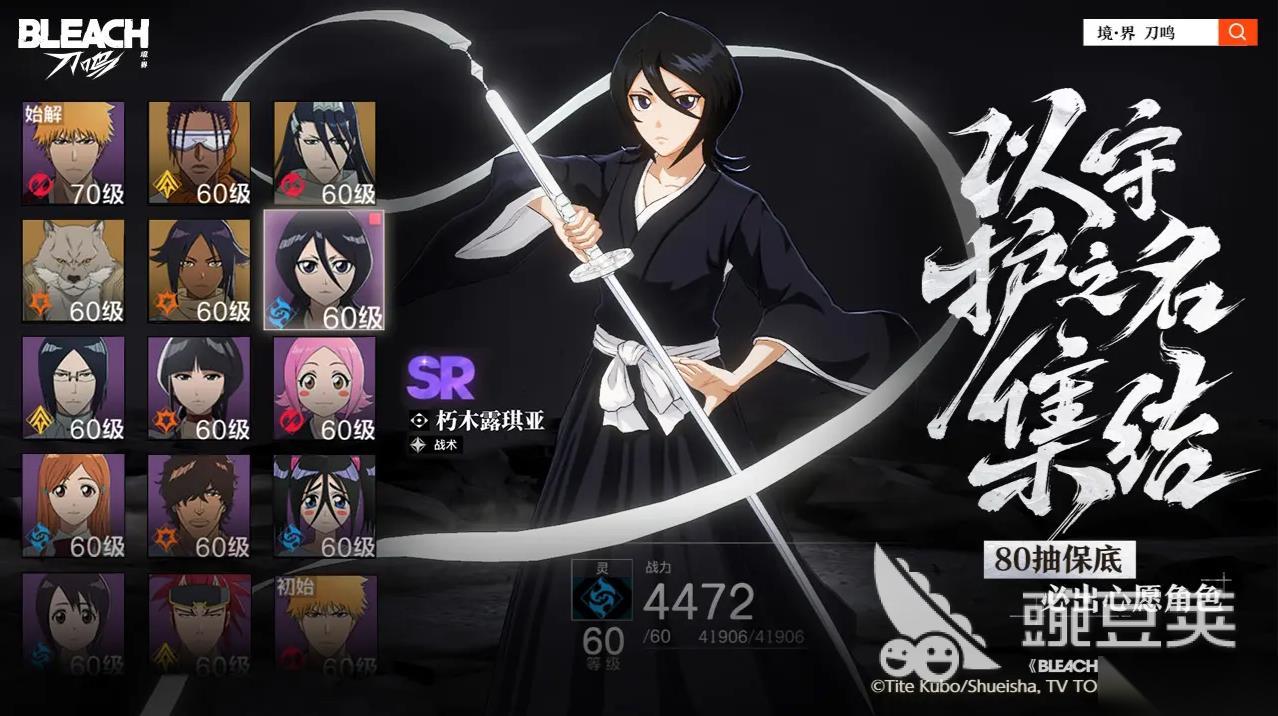Select the long black-haired man with white hairpieces
The width and height of the screenshot is (1278, 716).
tap(325, 154)
